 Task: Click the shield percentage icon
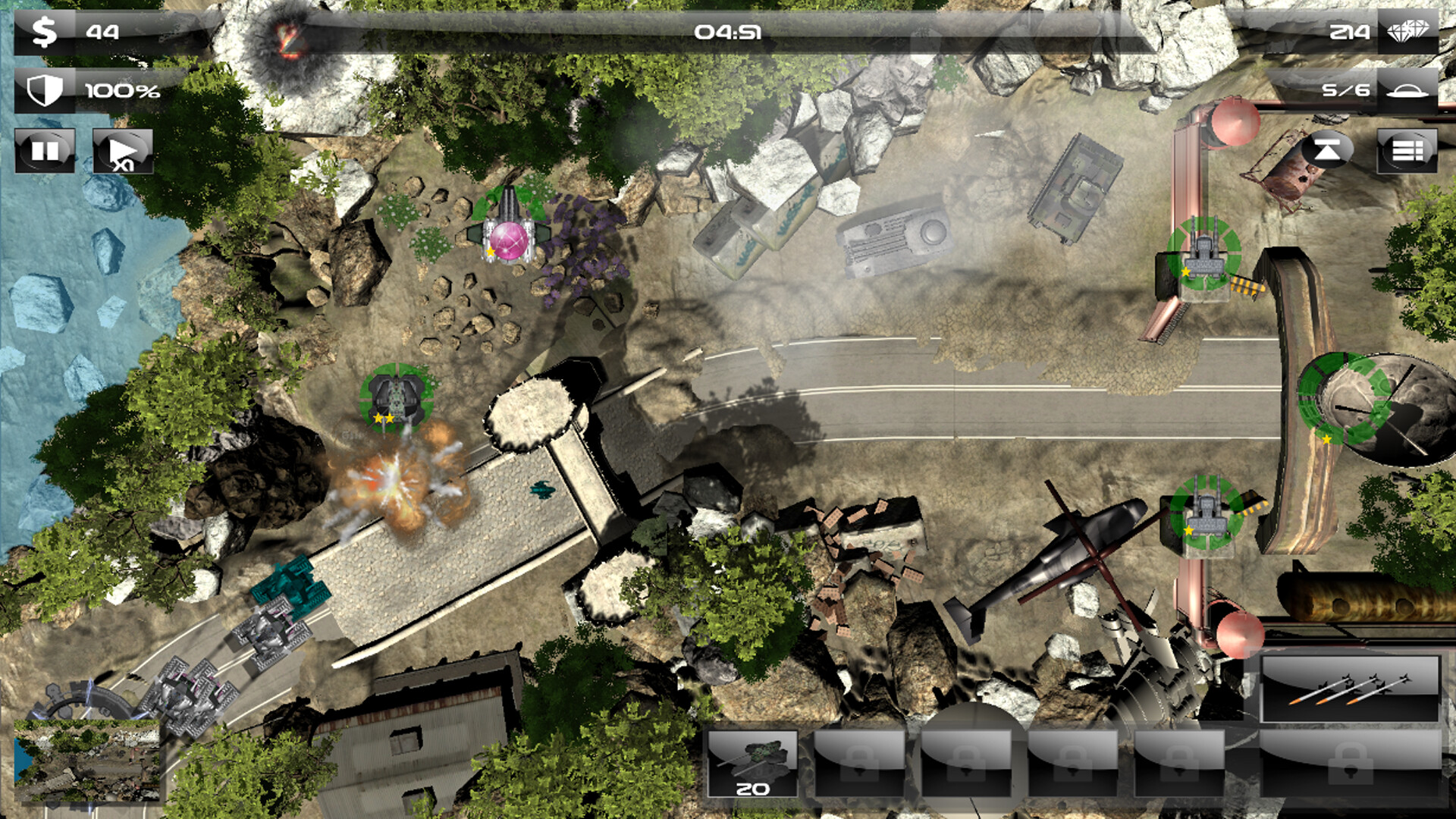43,91
